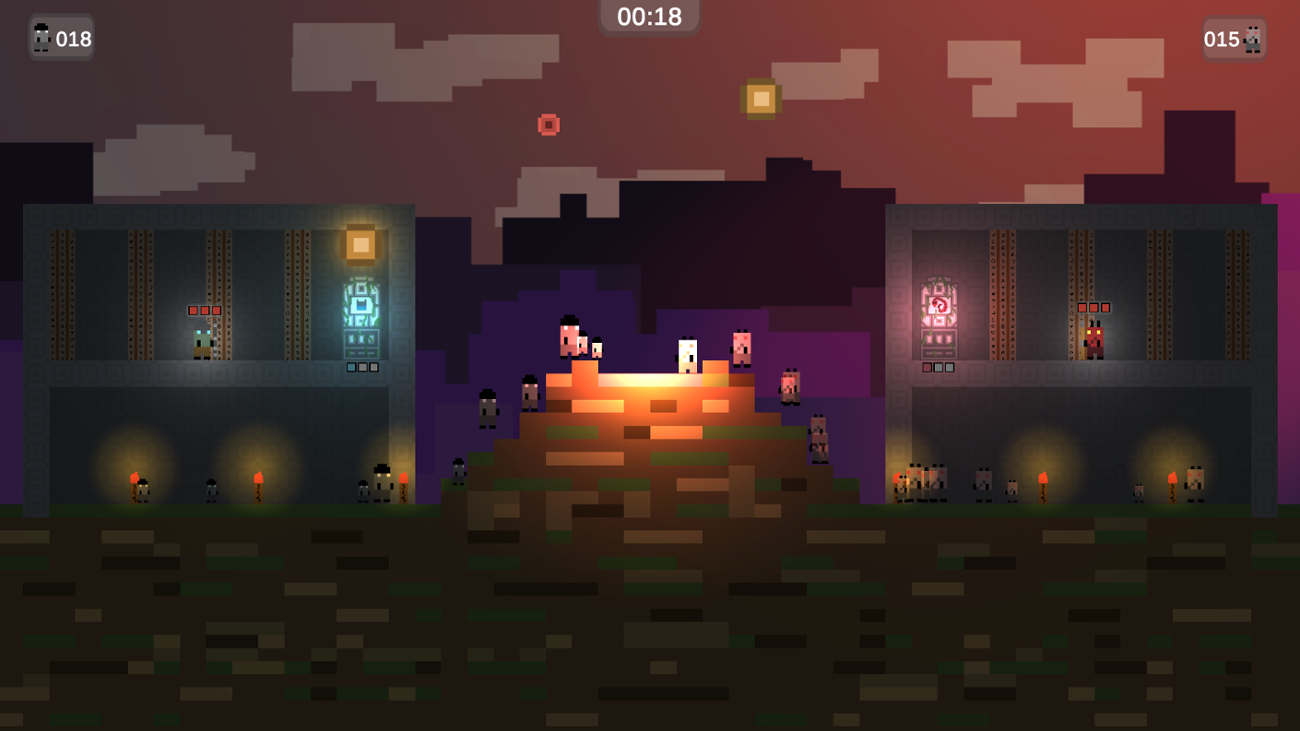Viewport: 1300px width, 731px height.
Task: Grab the small red gem floating in the sky
Action: pyautogui.click(x=548, y=123)
